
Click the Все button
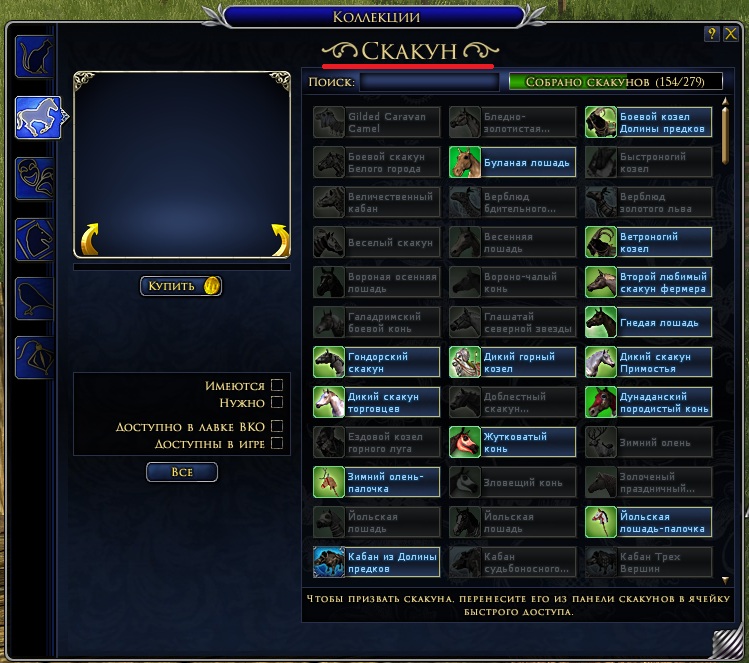tap(181, 471)
